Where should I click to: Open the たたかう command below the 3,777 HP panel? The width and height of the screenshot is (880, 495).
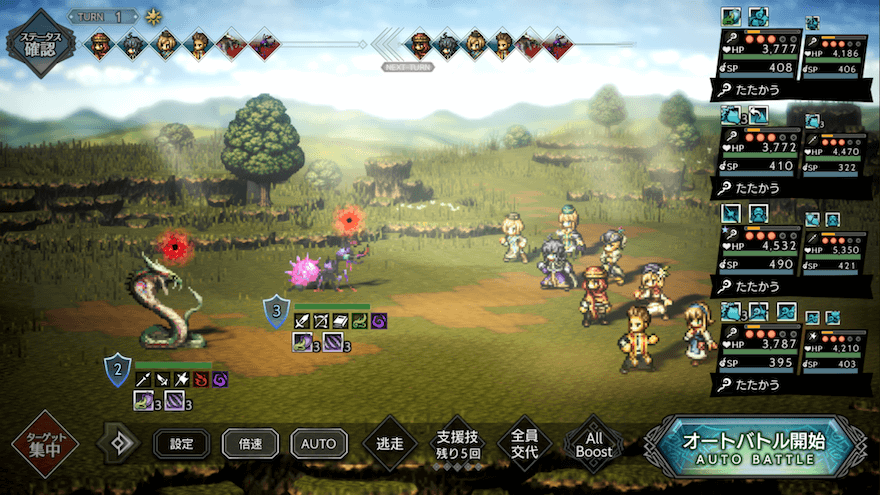758,91
